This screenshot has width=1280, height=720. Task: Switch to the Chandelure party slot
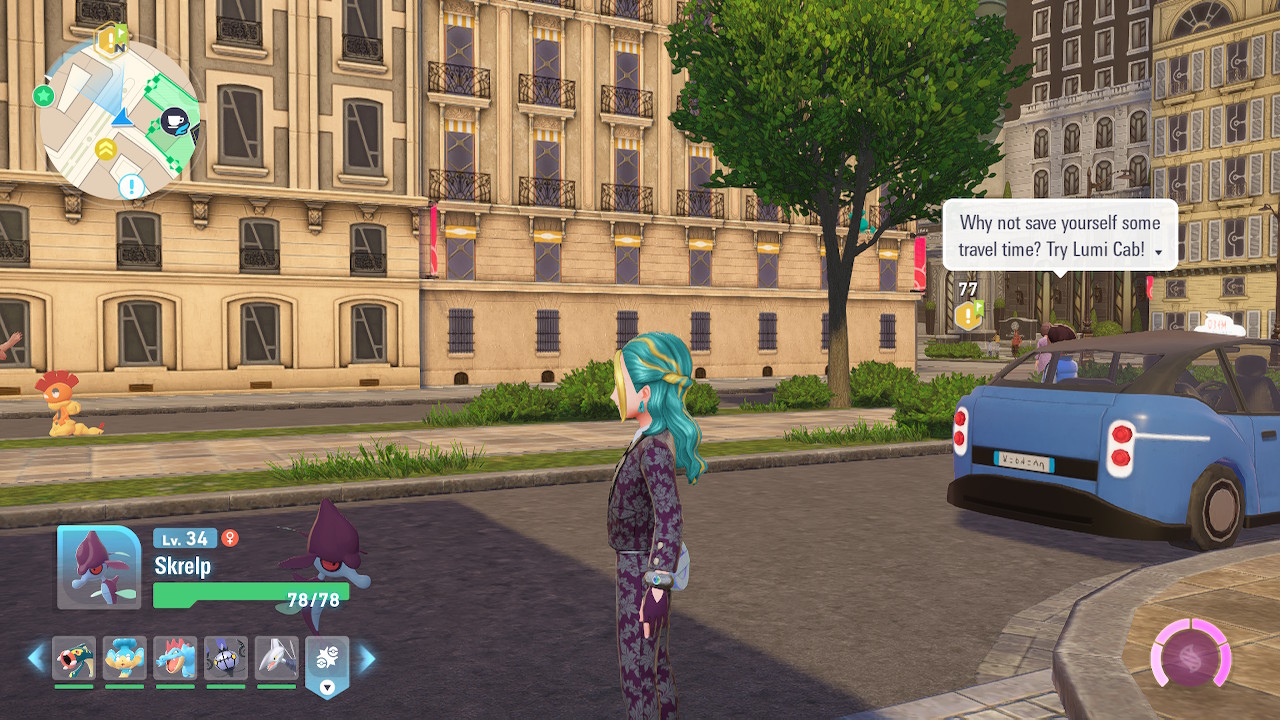pos(226,658)
